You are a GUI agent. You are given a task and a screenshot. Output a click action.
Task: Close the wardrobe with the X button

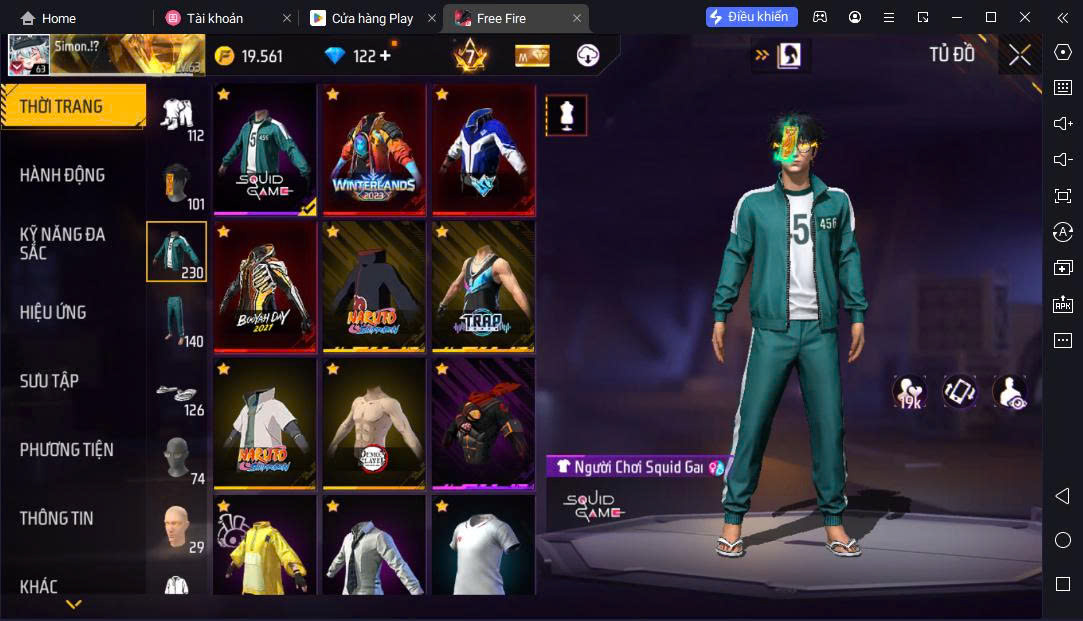[1019, 56]
